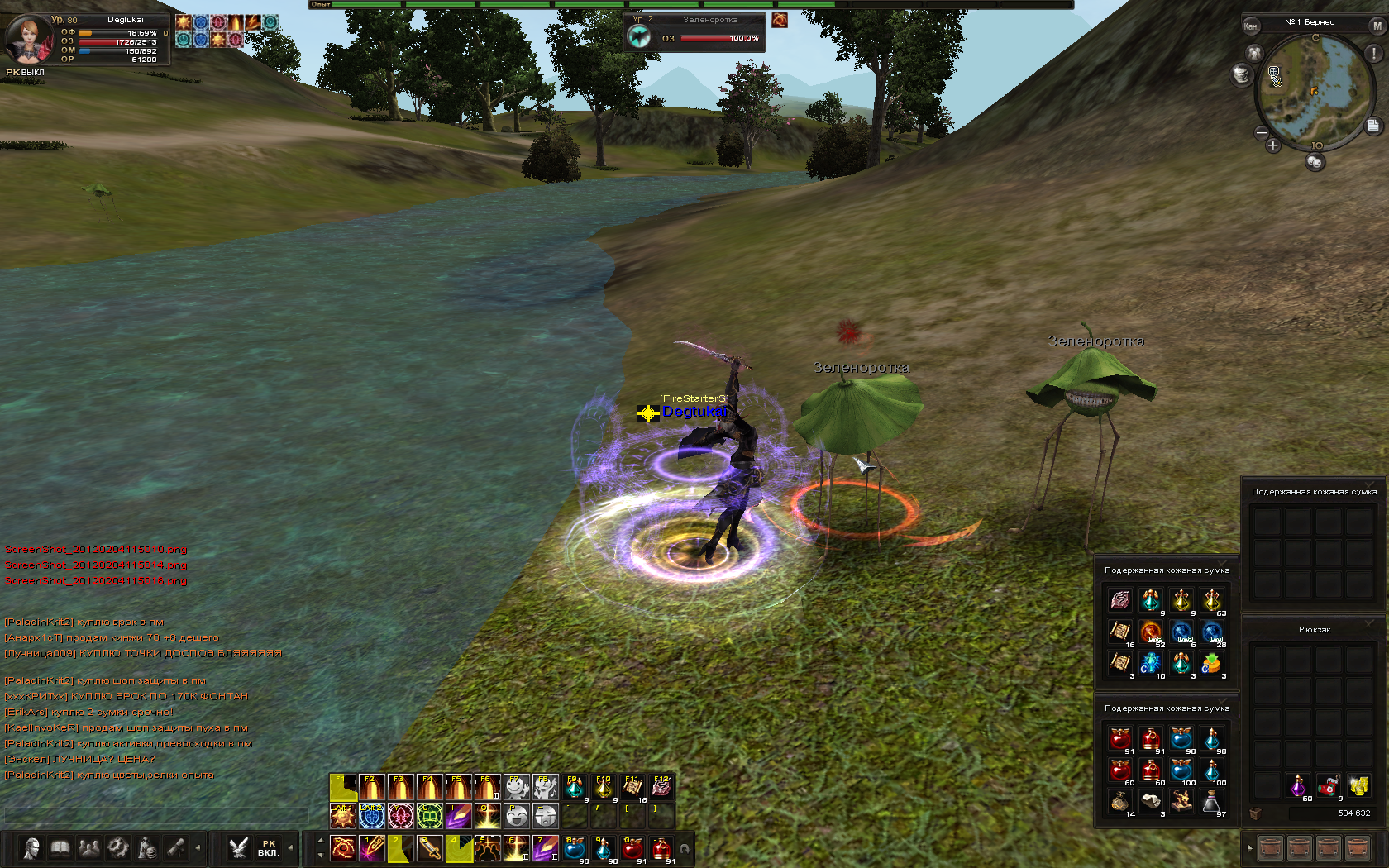Open the character portrait menu button
1389x868 pixels.
tap(31, 848)
